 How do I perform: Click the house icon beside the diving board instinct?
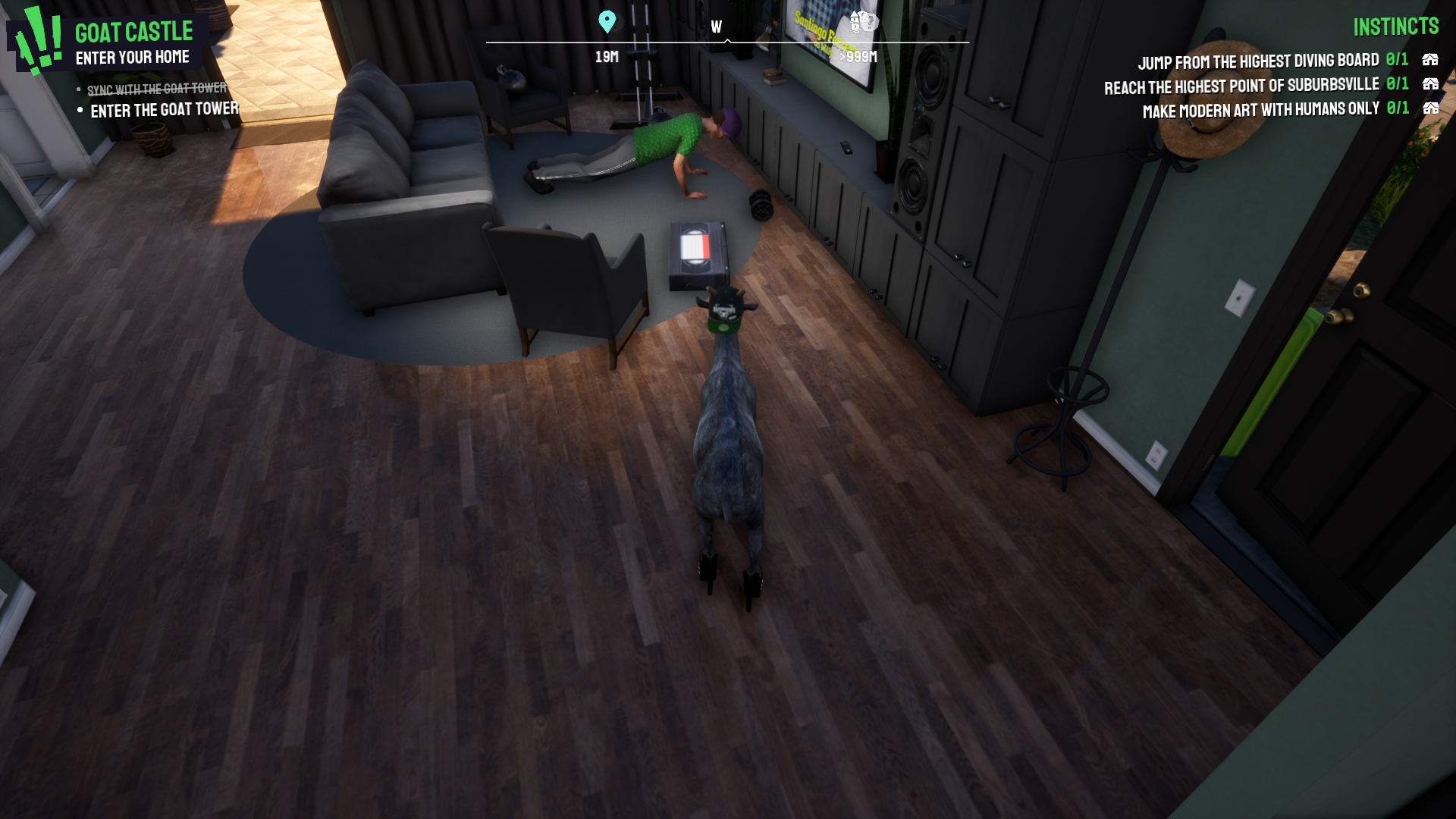pos(1430,60)
